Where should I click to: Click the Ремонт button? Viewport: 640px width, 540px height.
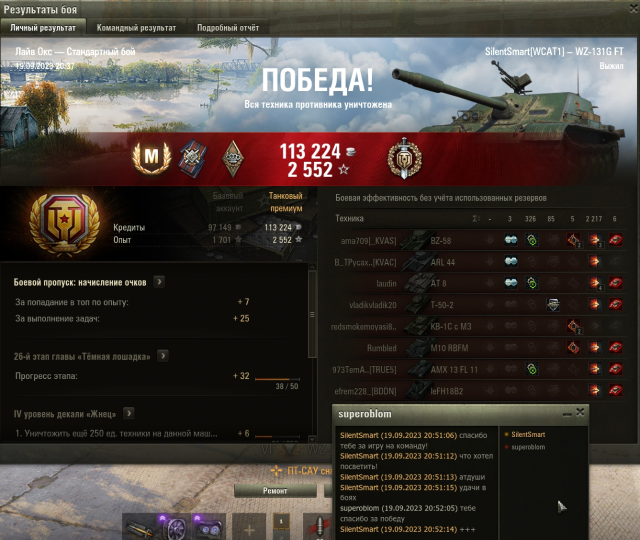point(274,492)
